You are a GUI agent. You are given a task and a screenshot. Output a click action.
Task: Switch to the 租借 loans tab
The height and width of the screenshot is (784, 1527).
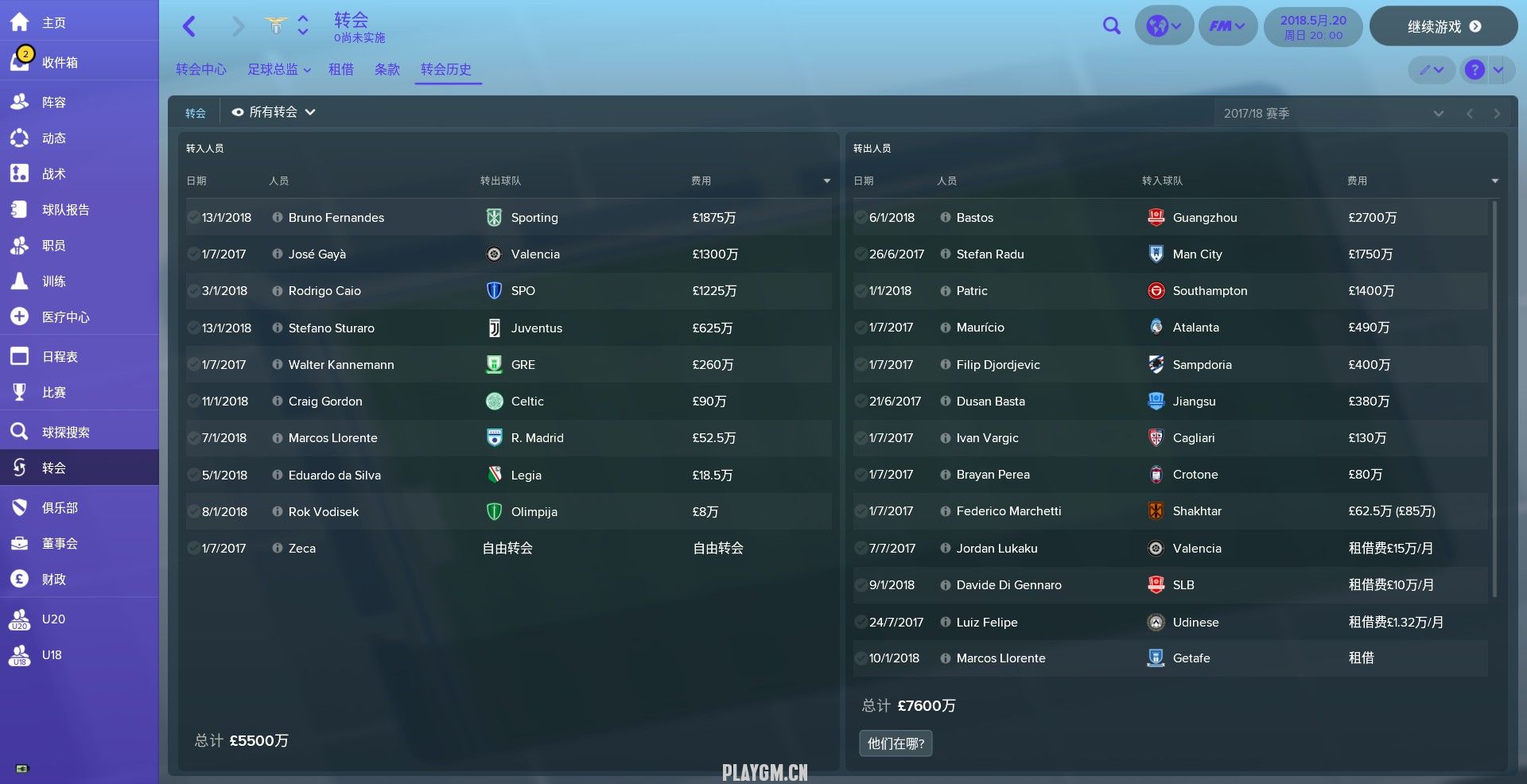pyautogui.click(x=341, y=69)
